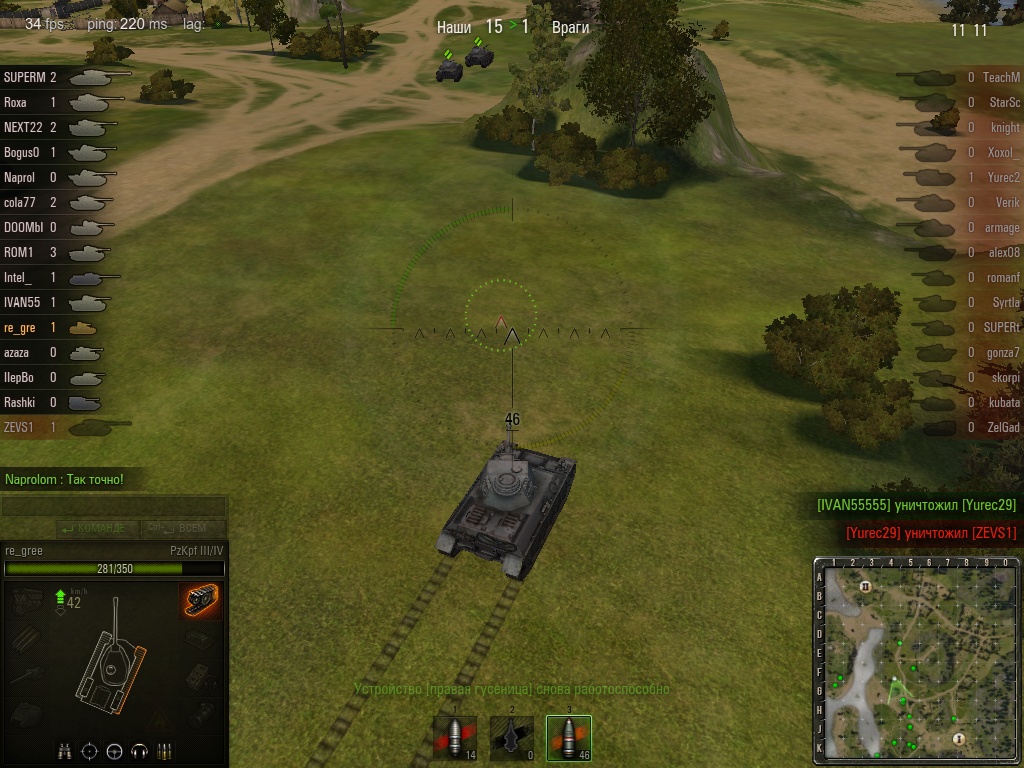Select the steering wheel driver crew icon
1024x768 pixels.
point(115,751)
